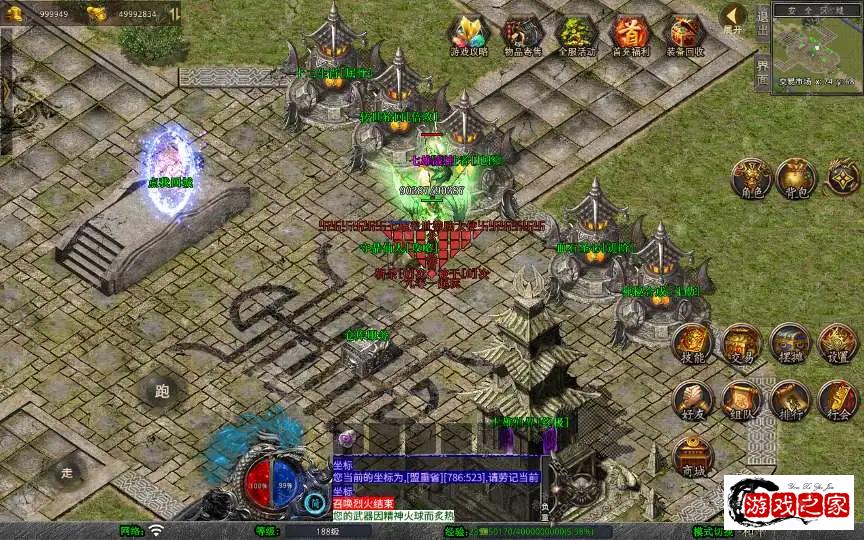This screenshot has height=540, width=864.
Task: Open the 角色 character sheet
Action: [x=750, y=178]
